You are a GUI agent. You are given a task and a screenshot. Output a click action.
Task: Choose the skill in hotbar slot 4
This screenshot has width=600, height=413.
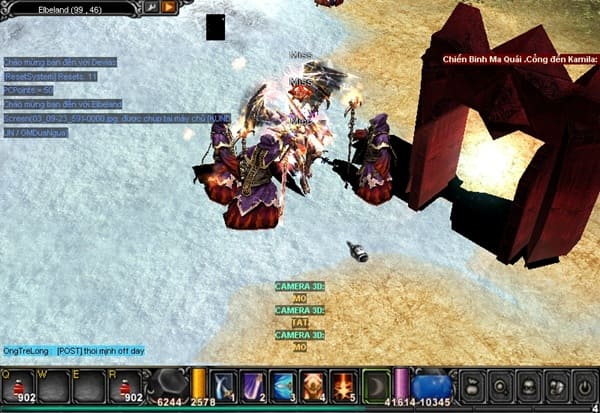click(314, 386)
